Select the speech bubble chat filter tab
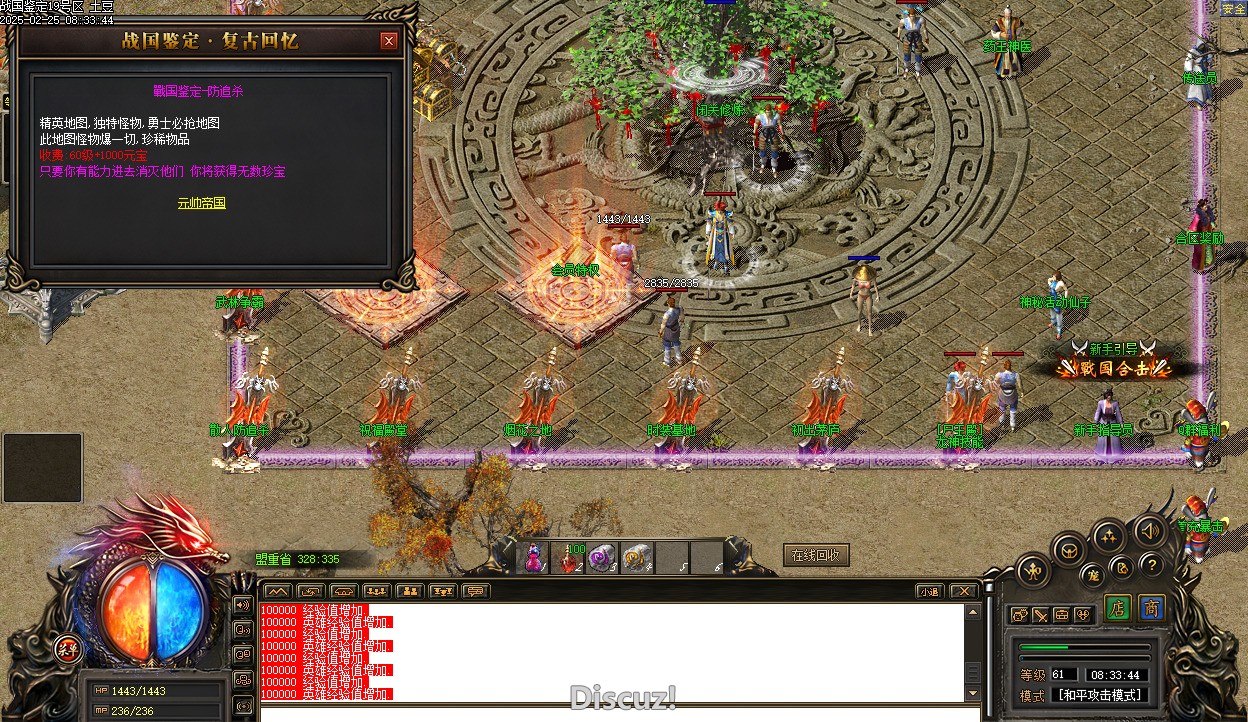 (x=475, y=591)
